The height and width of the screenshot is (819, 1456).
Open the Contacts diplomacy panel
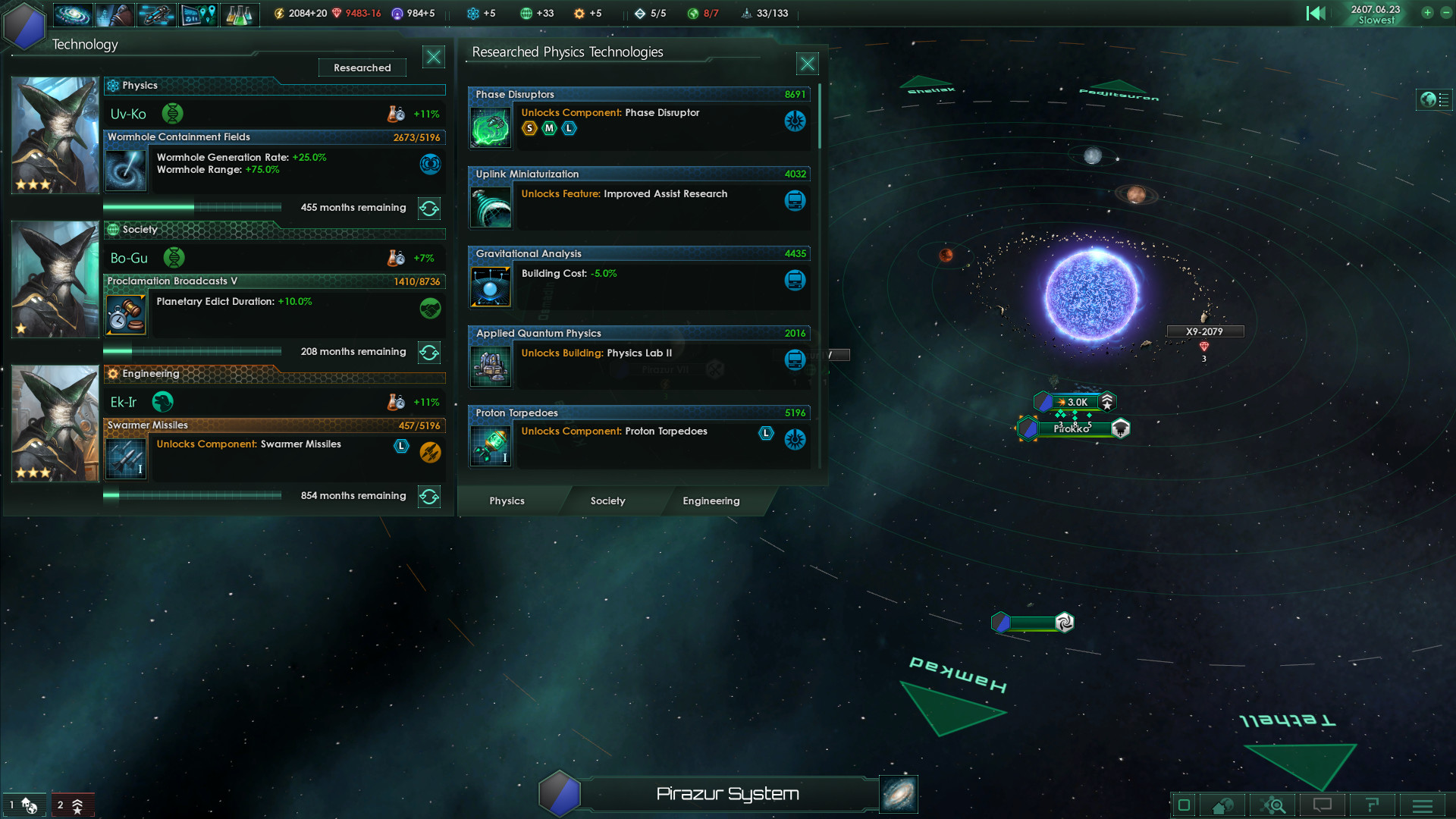[115, 14]
